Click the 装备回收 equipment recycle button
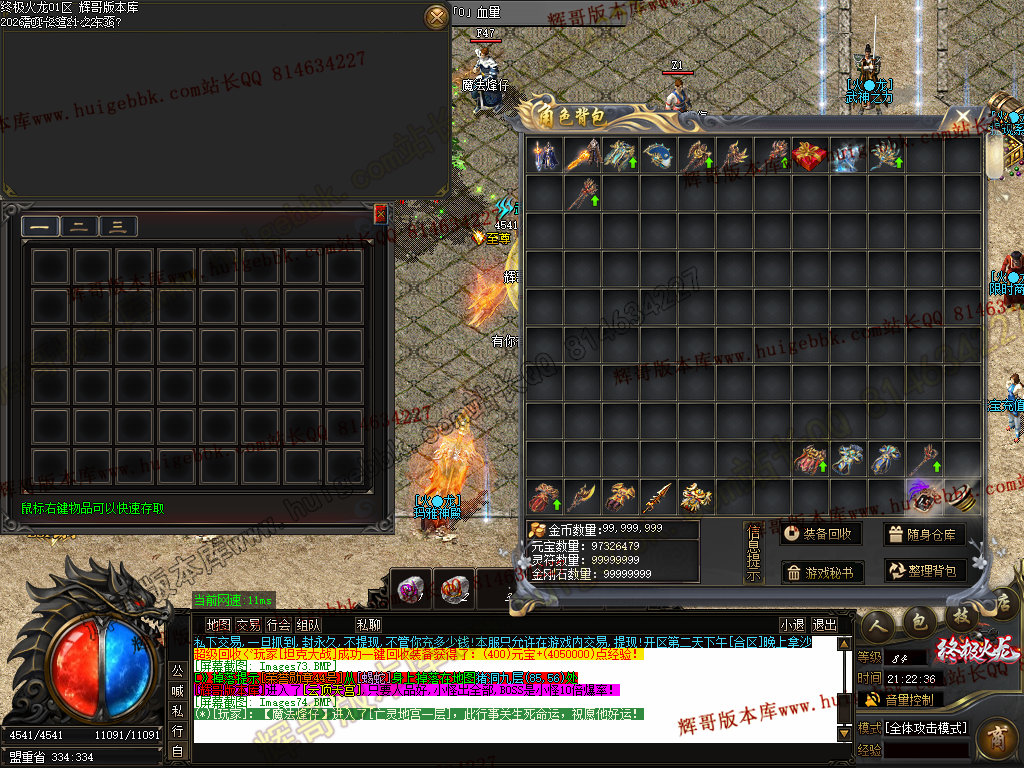 tap(820, 534)
